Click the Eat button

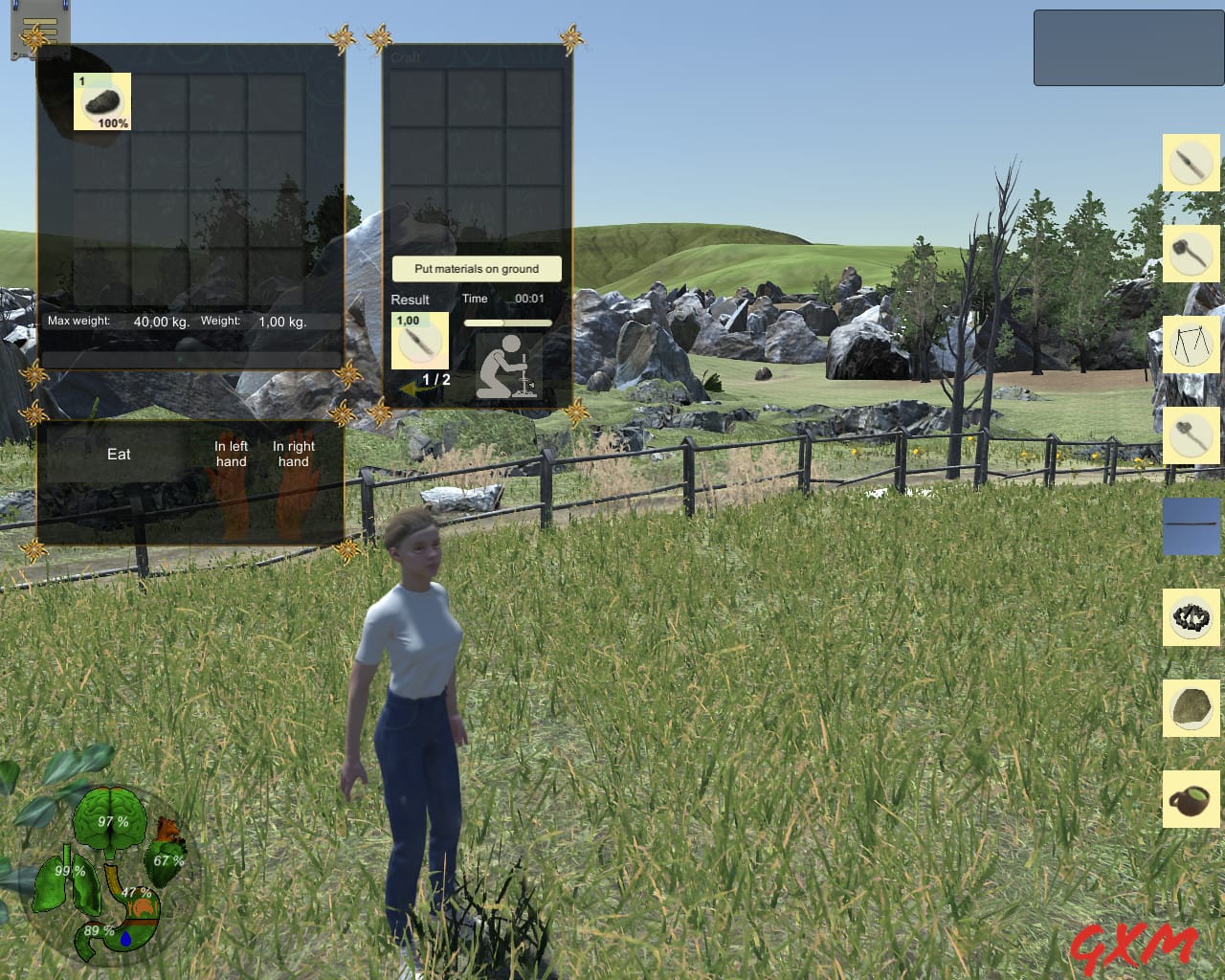(119, 455)
